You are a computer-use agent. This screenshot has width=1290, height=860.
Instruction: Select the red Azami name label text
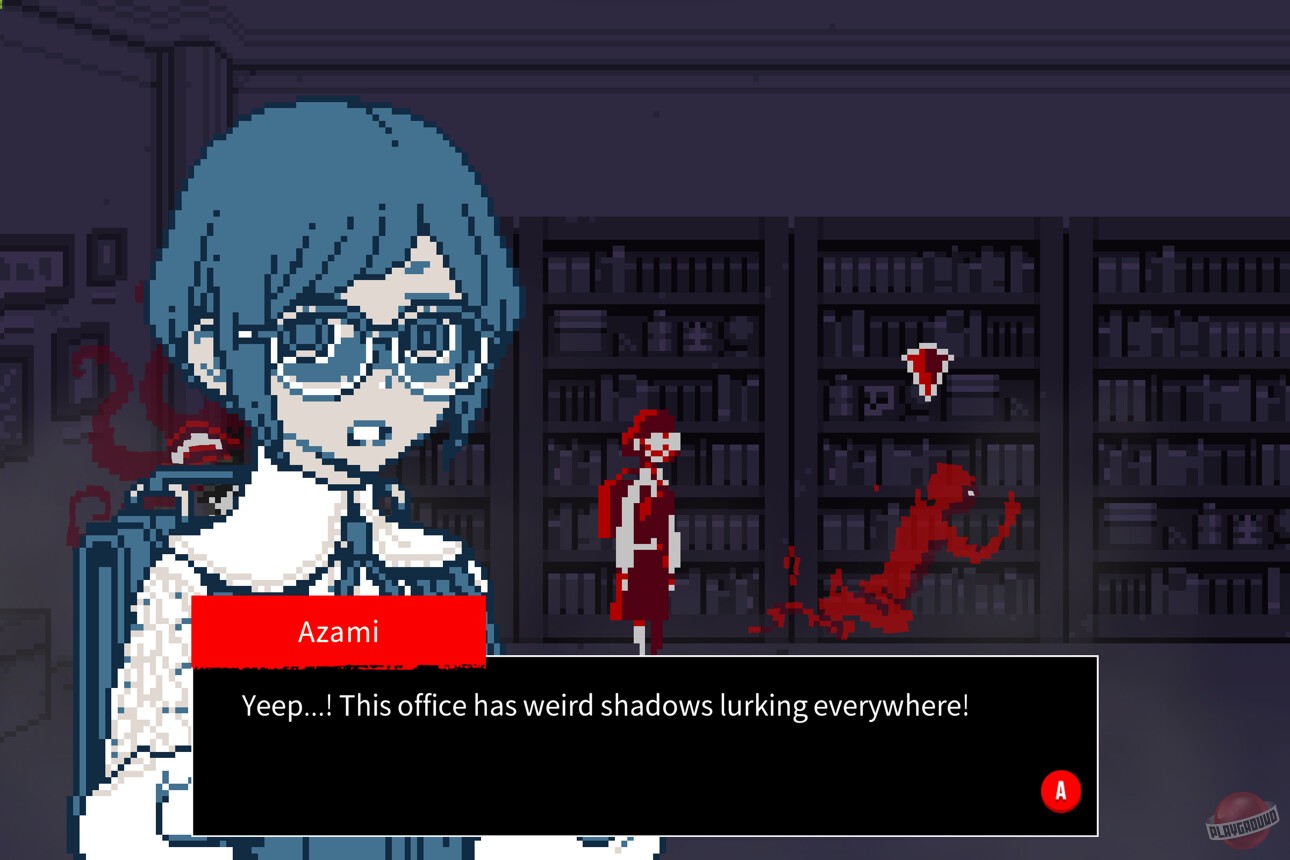coord(337,630)
